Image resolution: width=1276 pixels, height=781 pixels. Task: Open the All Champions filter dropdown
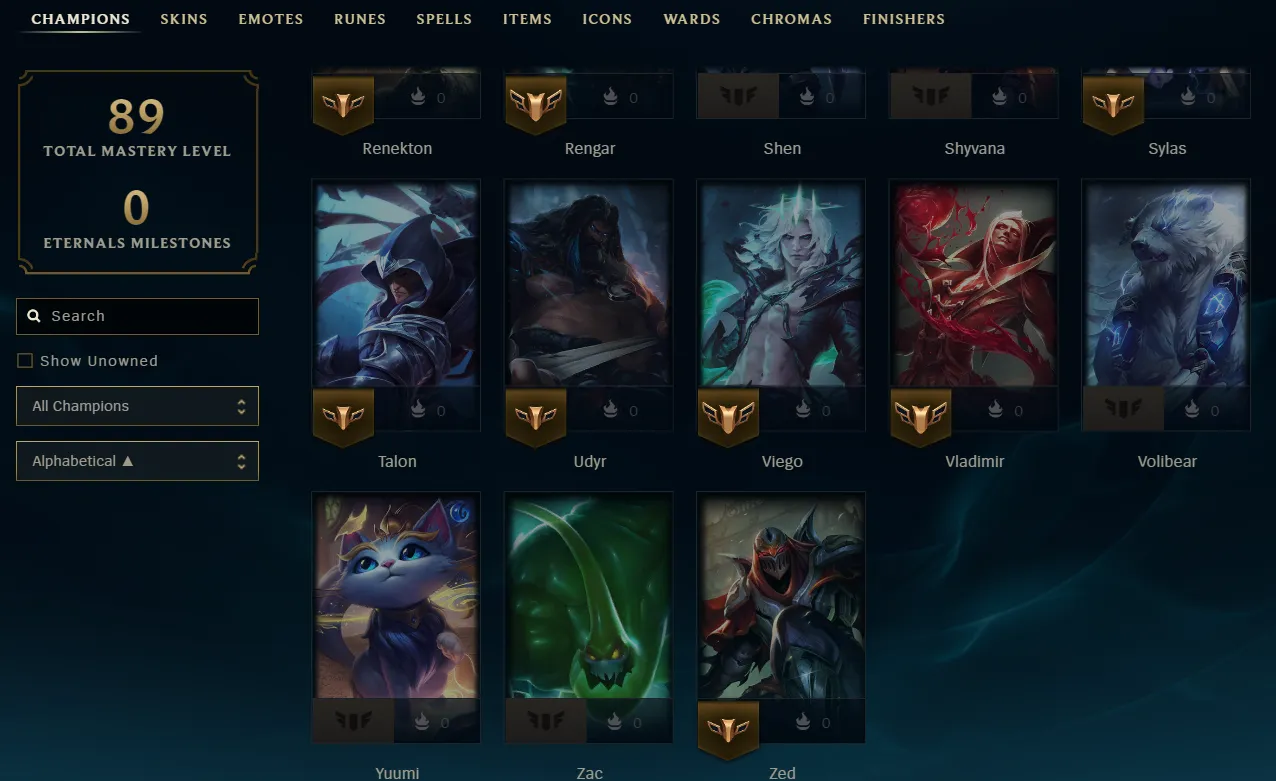(137, 406)
